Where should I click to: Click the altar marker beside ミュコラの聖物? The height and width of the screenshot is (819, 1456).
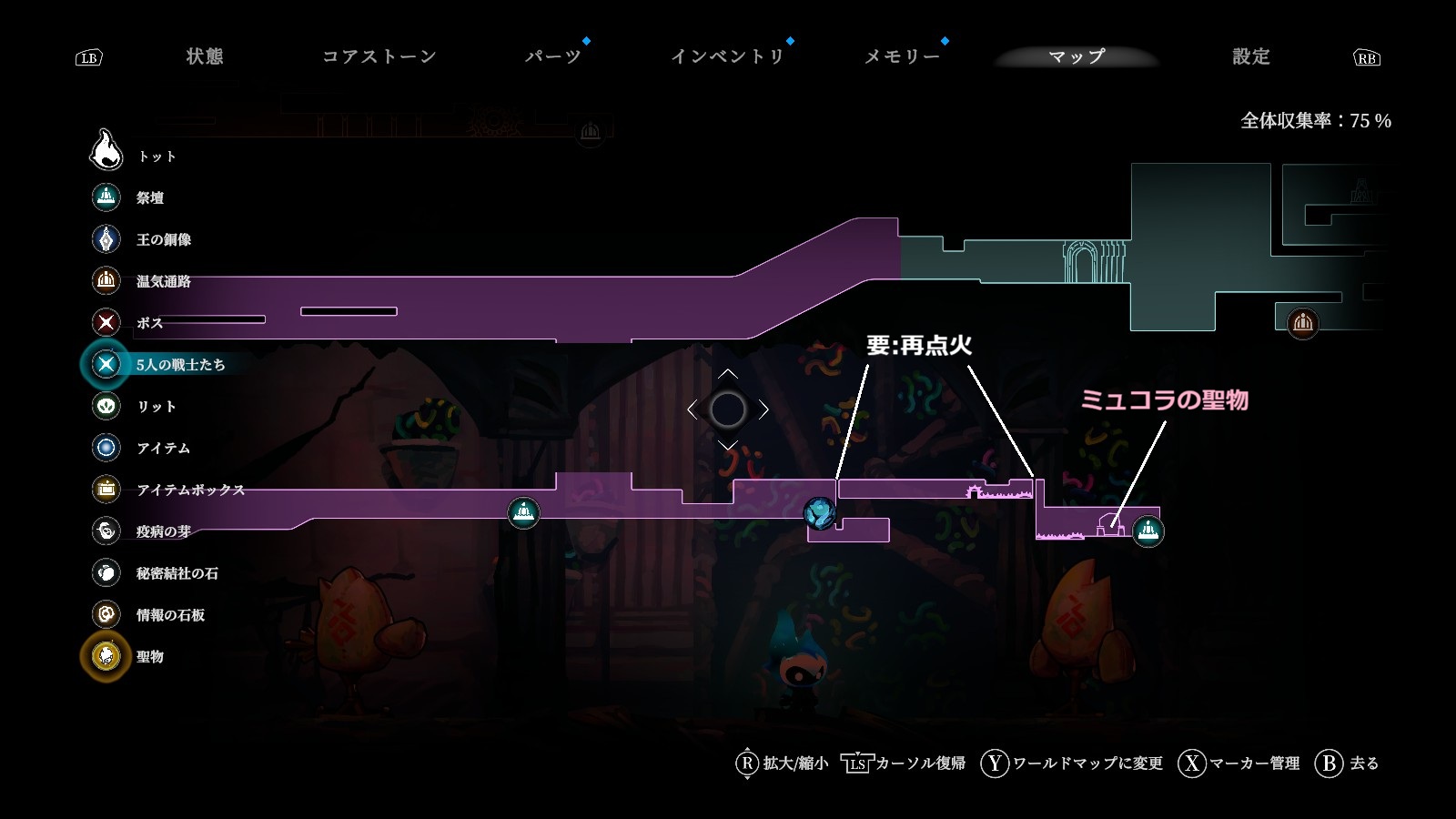click(1148, 530)
